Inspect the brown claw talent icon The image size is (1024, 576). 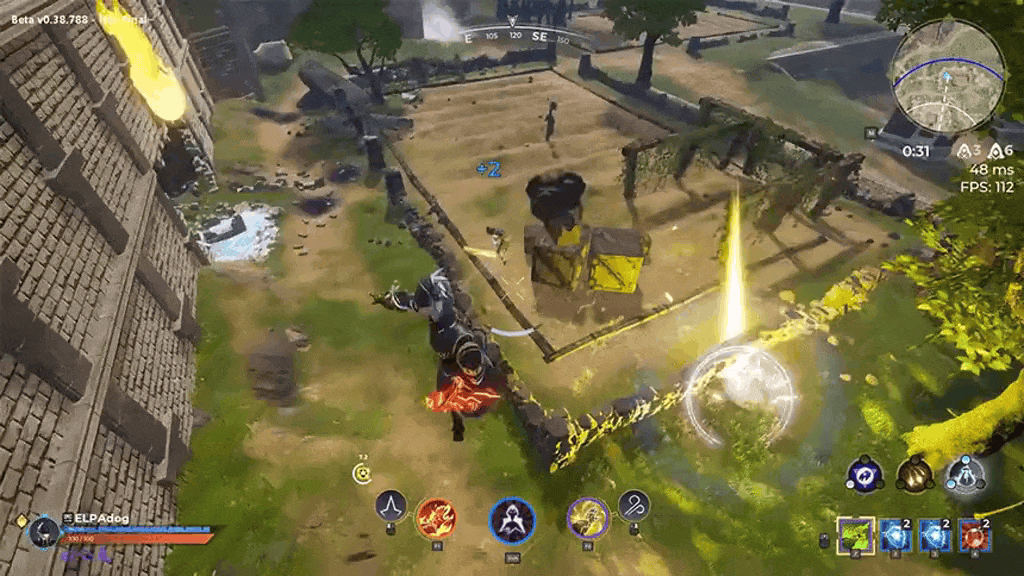coord(914,474)
